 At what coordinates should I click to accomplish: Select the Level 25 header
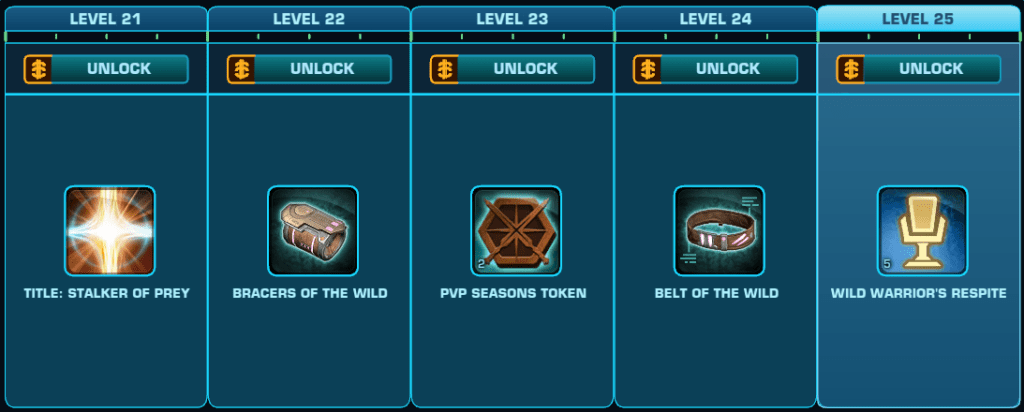click(919, 18)
